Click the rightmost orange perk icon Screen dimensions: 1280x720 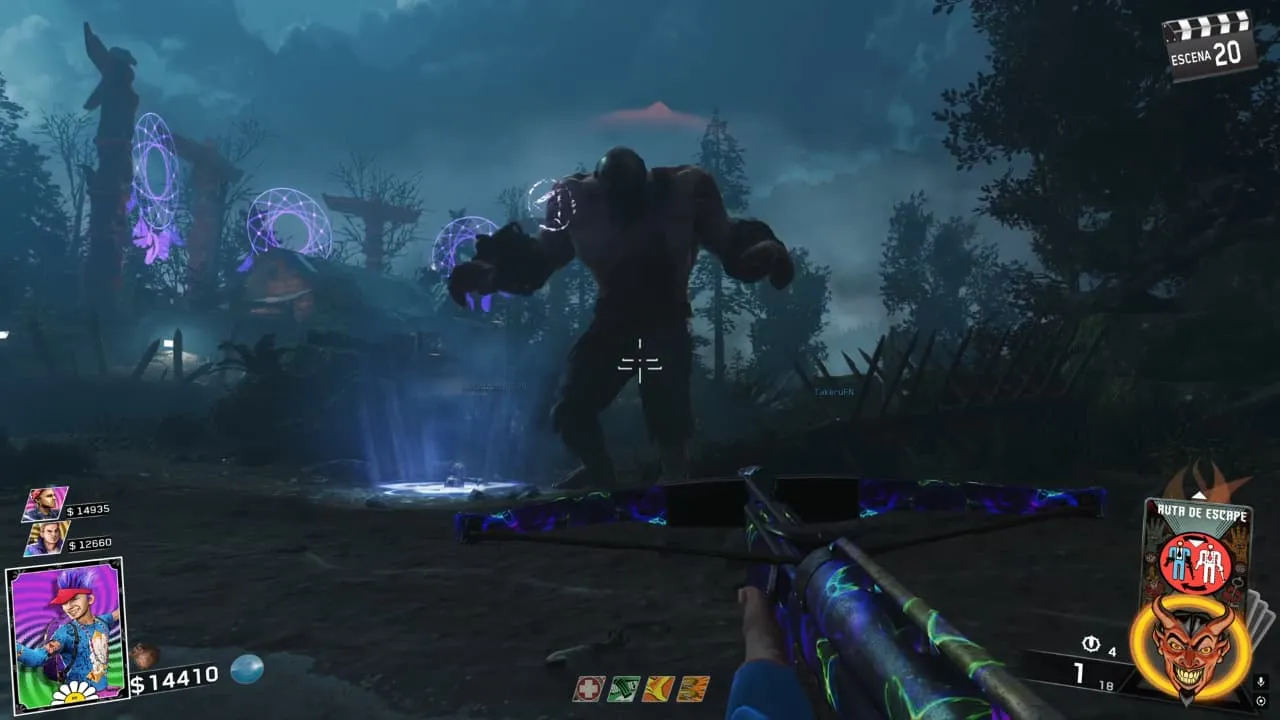point(692,689)
